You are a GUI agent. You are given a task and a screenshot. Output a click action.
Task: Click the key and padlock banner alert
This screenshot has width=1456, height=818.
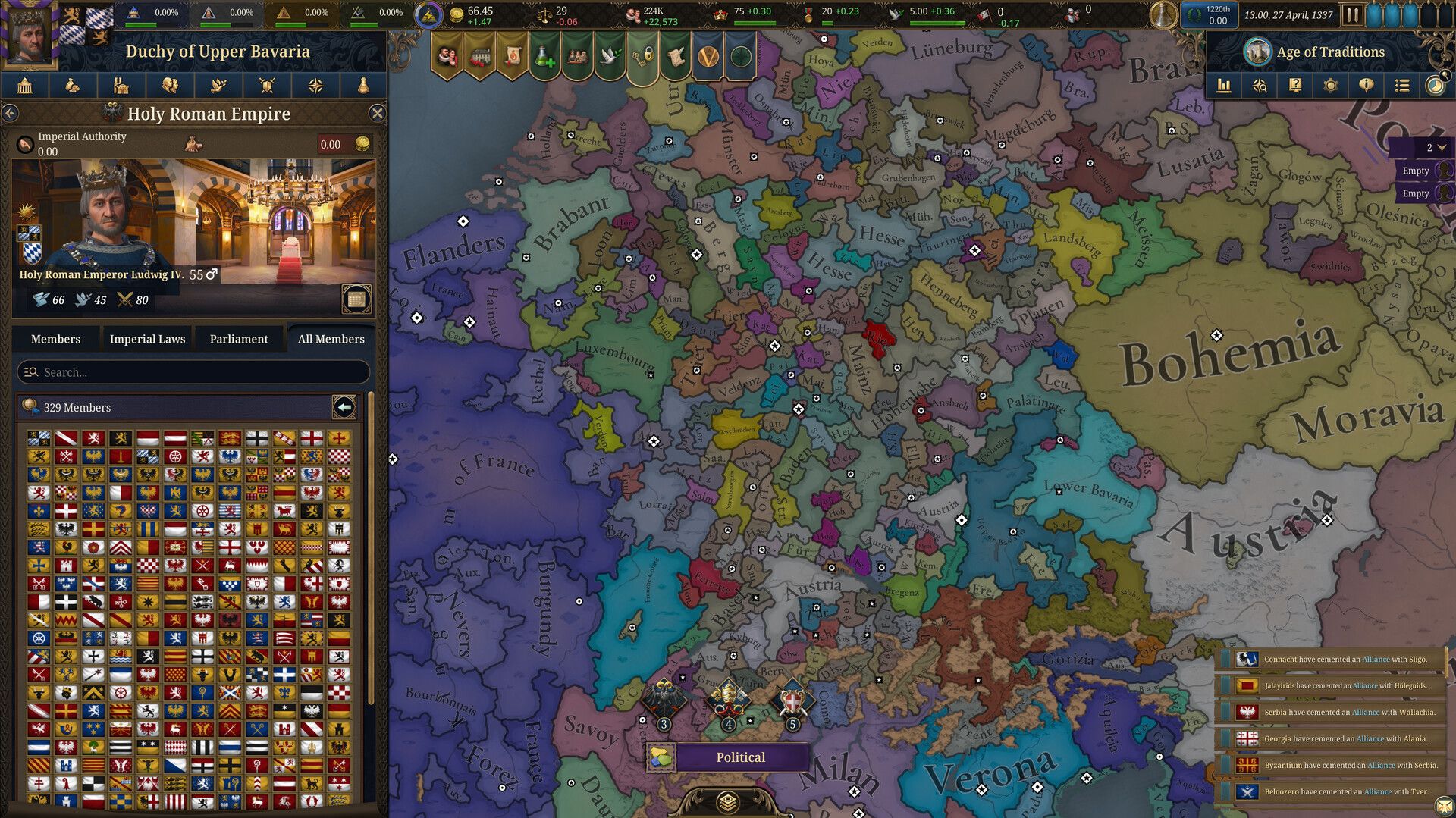click(645, 56)
